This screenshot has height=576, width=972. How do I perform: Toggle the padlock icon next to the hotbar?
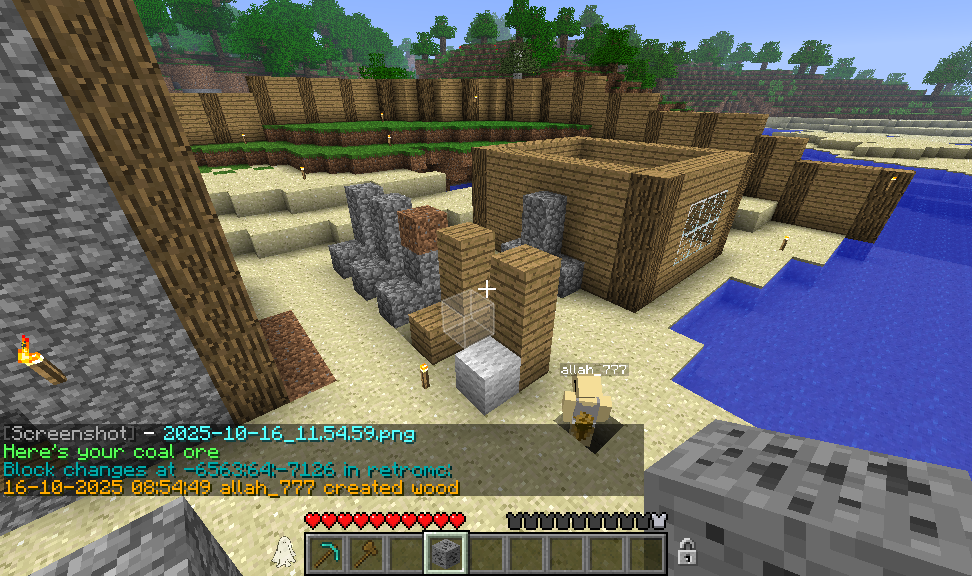click(687, 551)
